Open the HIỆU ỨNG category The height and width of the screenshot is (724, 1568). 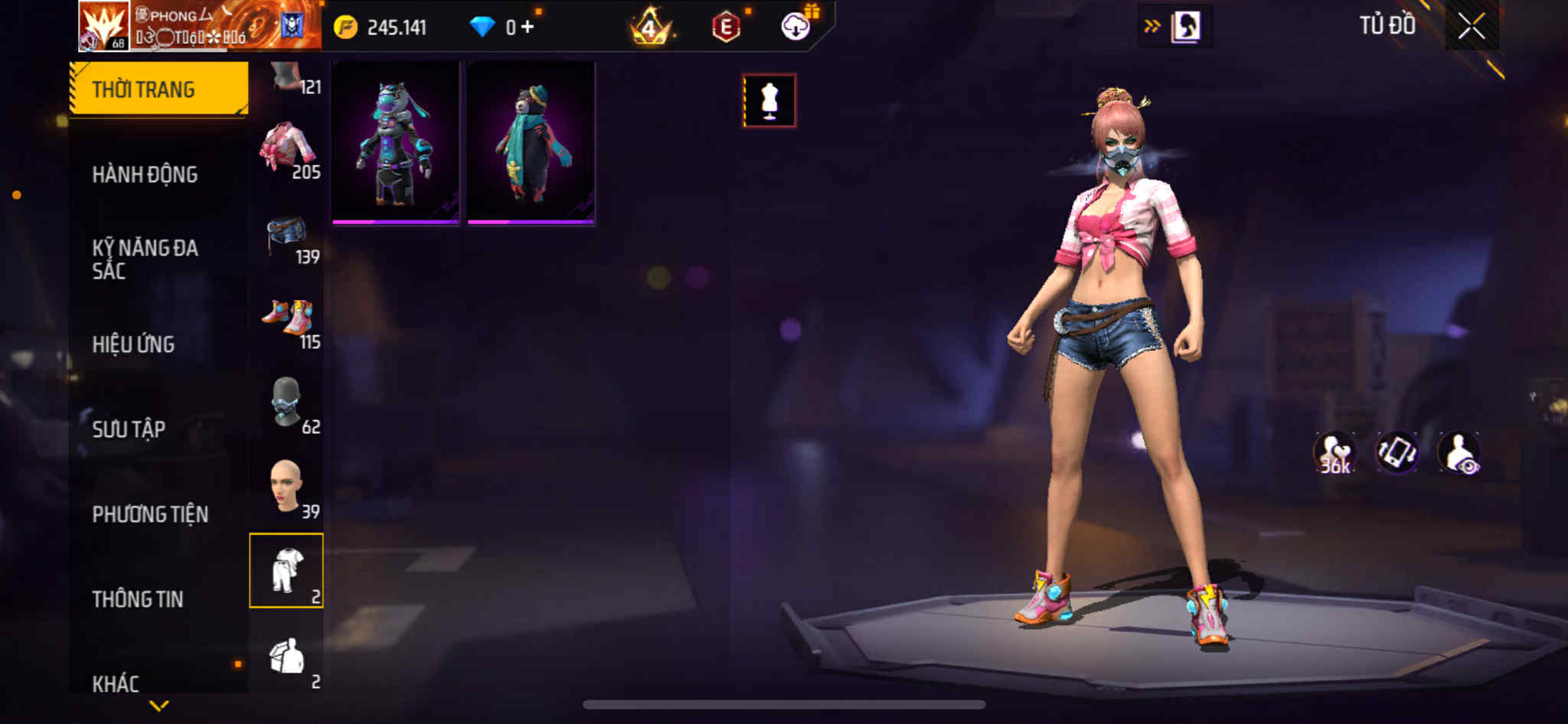tap(134, 344)
